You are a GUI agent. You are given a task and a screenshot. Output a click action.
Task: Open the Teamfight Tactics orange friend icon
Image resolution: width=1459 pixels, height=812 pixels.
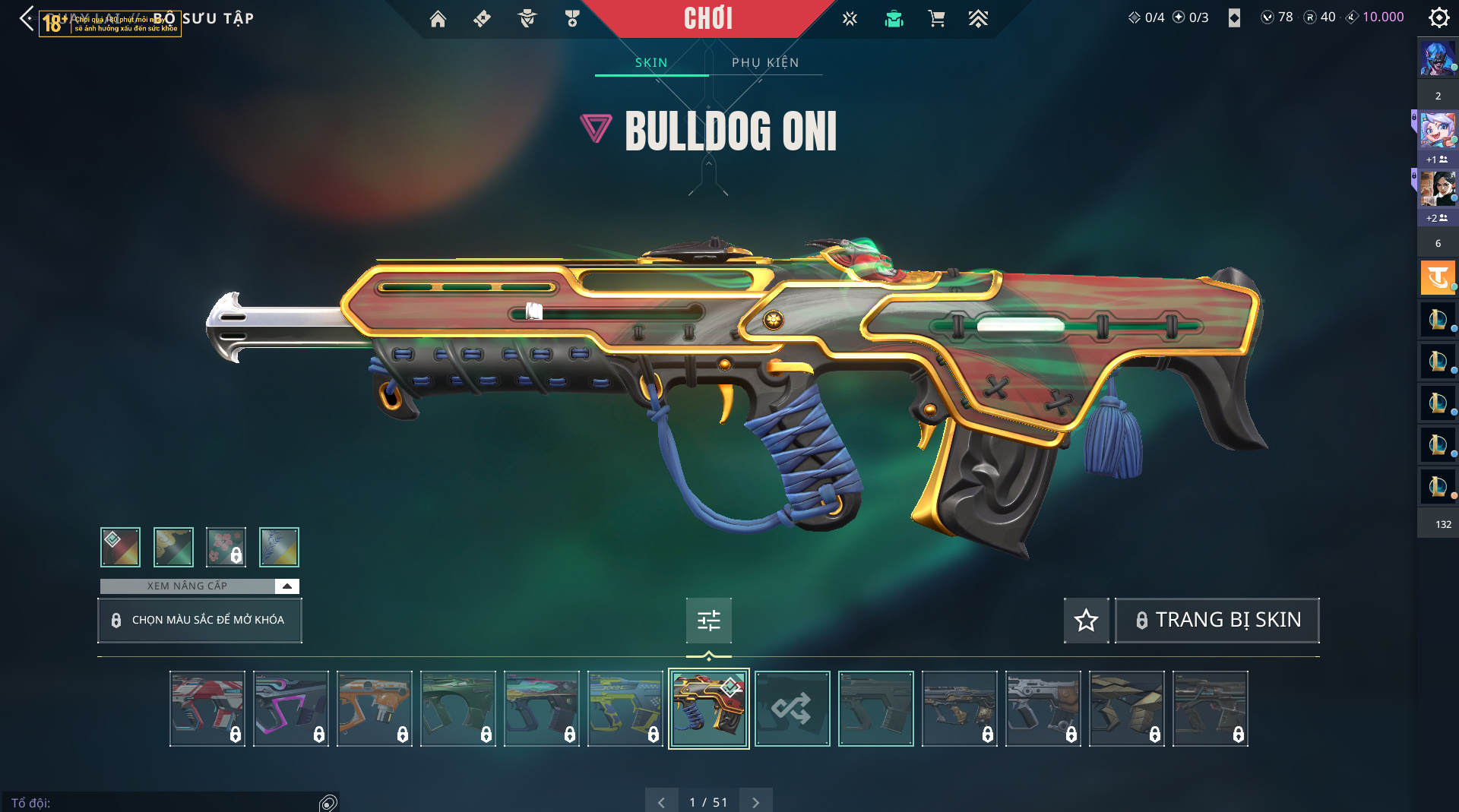pos(1437,277)
